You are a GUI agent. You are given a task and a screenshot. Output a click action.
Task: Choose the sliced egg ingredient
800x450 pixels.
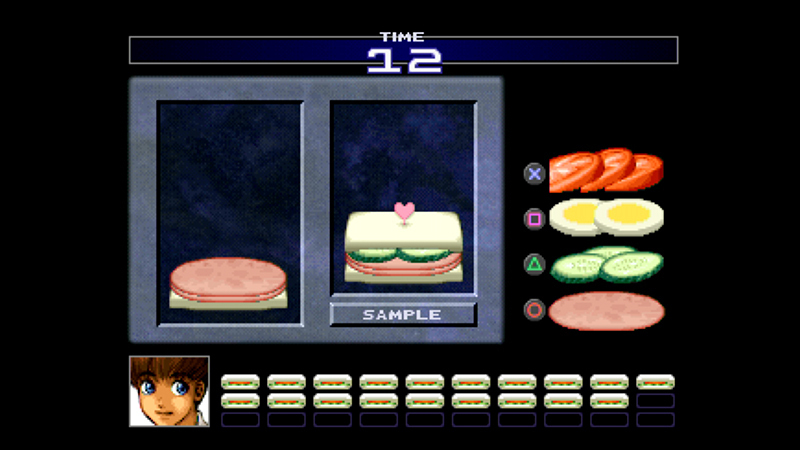coord(606,217)
